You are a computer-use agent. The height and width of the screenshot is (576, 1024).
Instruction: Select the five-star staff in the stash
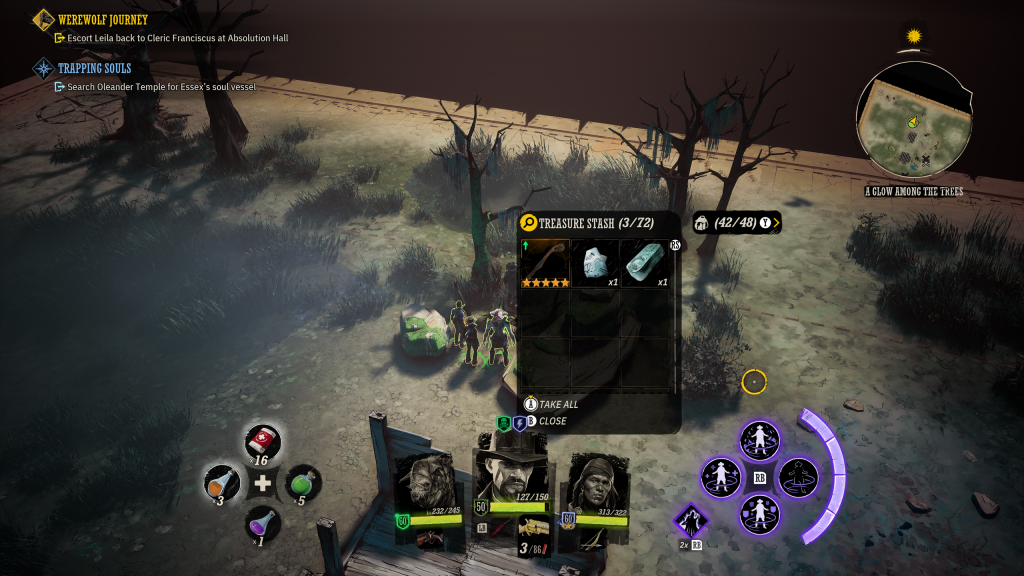(x=545, y=263)
